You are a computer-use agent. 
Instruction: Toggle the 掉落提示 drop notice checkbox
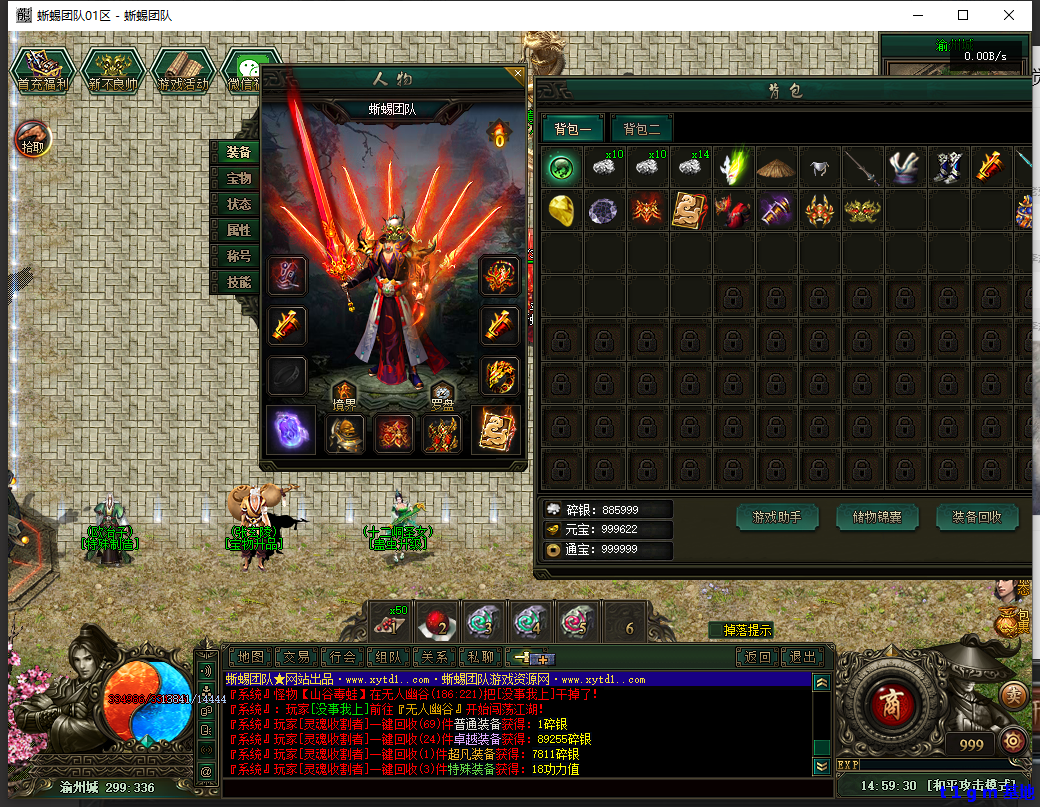tap(748, 630)
